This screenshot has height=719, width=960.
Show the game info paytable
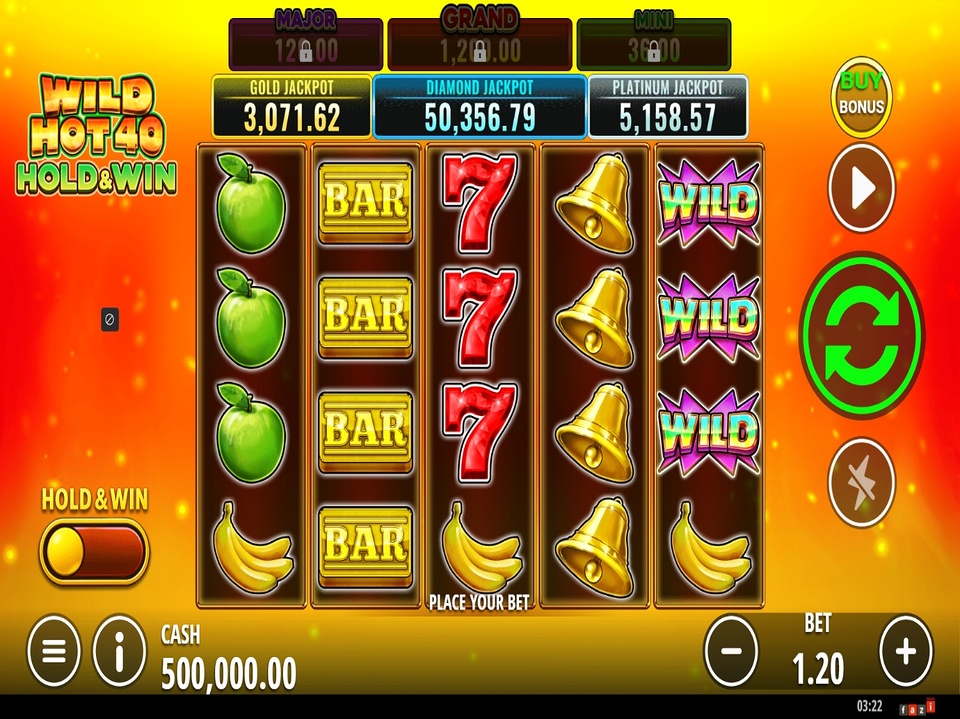[119, 651]
